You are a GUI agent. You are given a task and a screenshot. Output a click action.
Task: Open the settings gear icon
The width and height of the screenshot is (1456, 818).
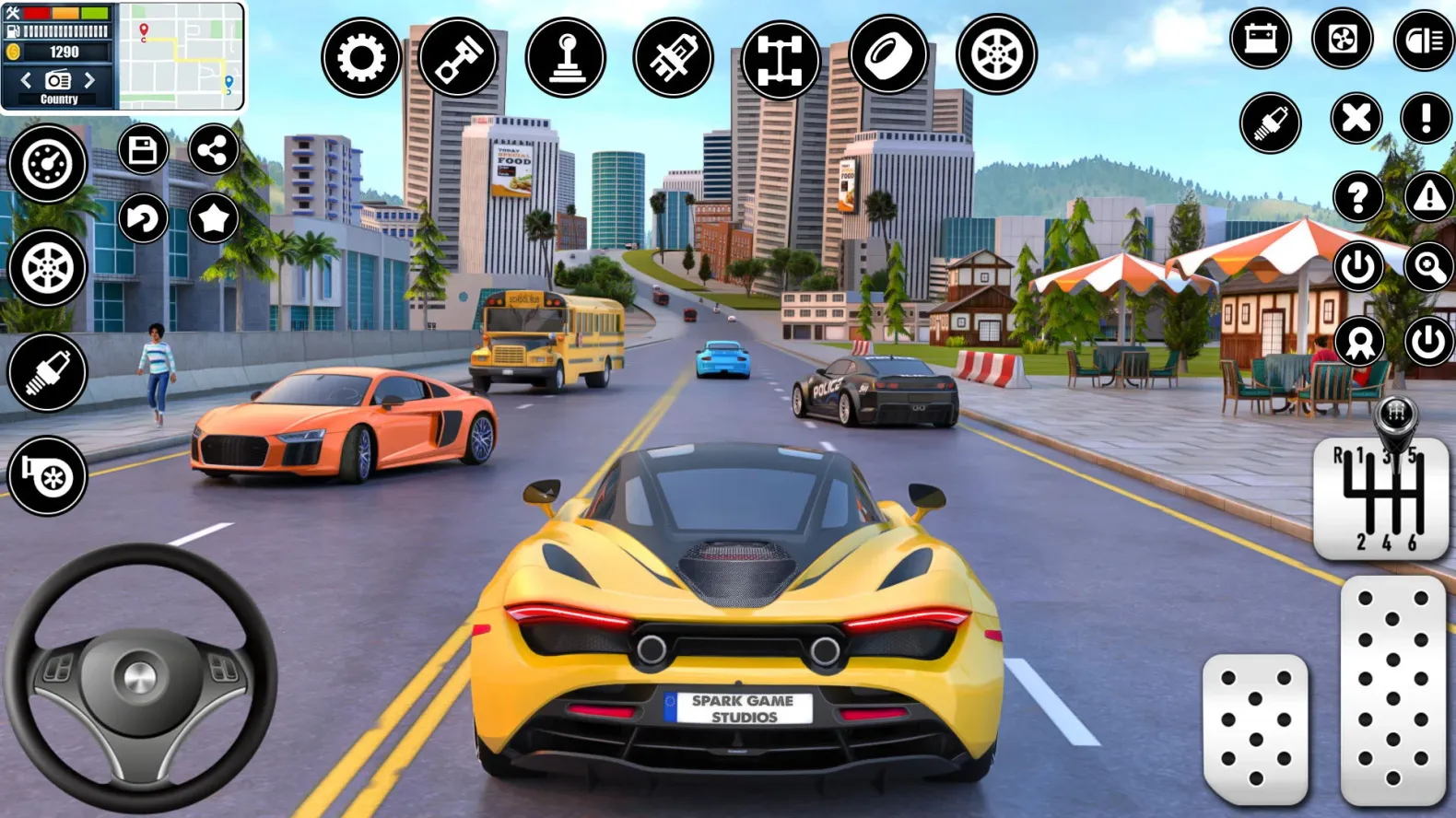[363, 56]
